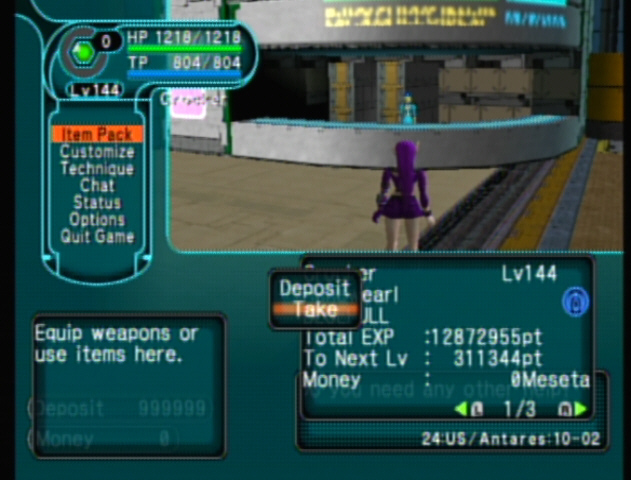Choose Technique from the menu
The image size is (631, 480).
96,169
